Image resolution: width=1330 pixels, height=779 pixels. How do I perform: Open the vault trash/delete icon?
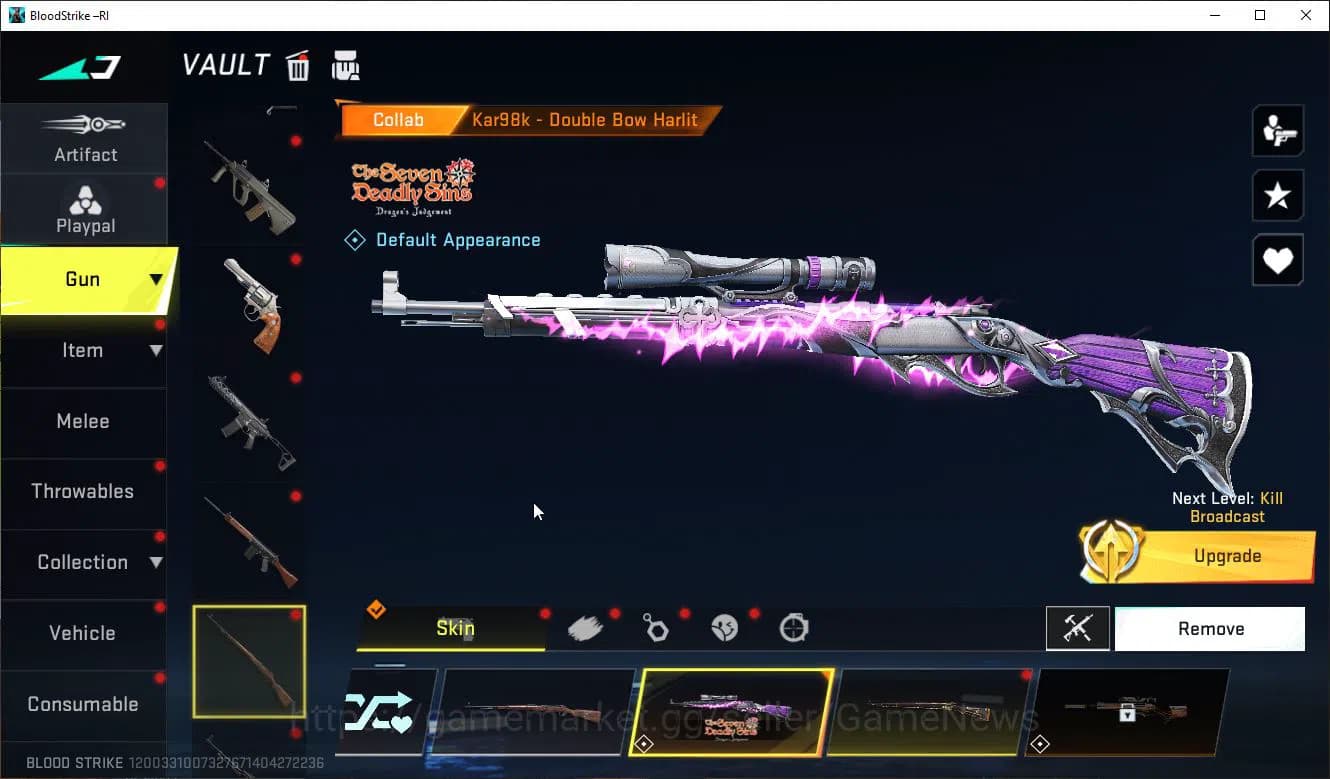(297, 64)
